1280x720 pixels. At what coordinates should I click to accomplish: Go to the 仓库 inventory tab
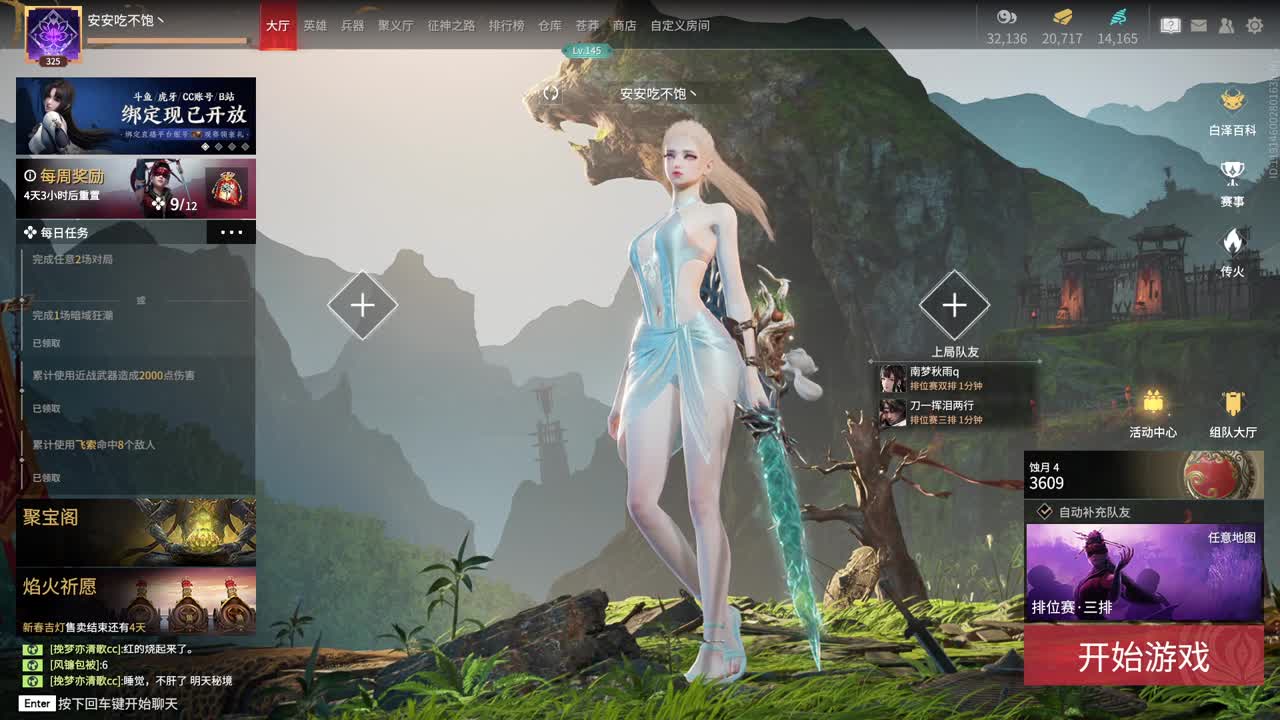(x=550, y=25)
